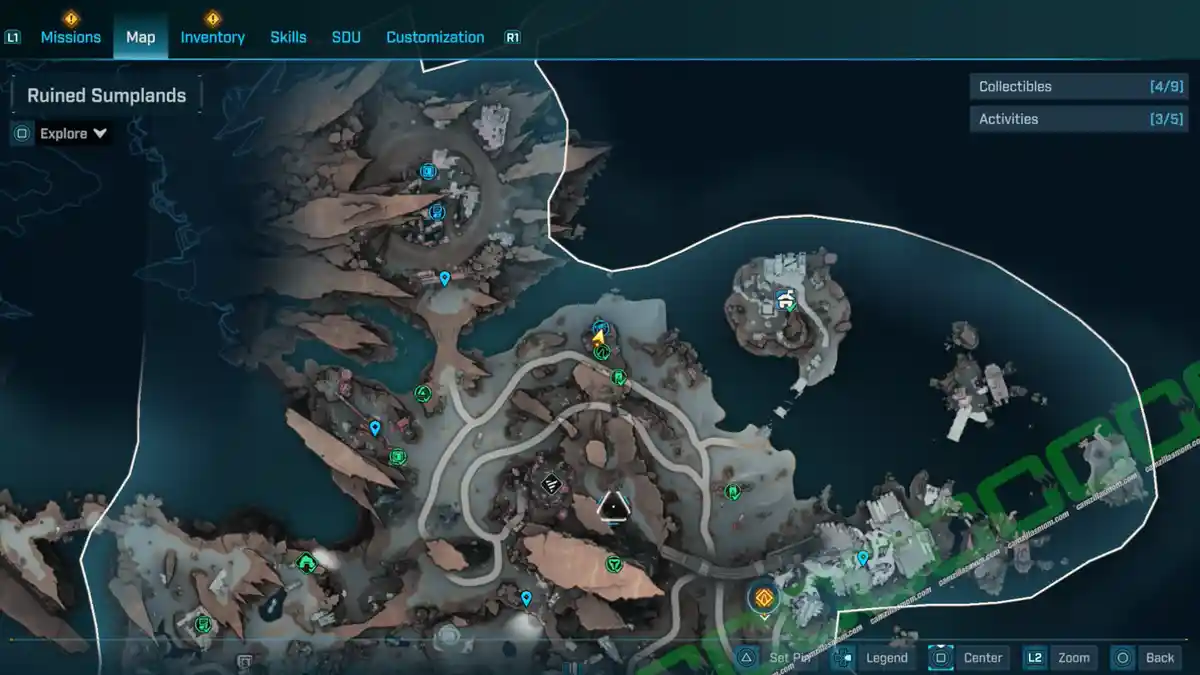Open the Customization tab

coord(435,37)
